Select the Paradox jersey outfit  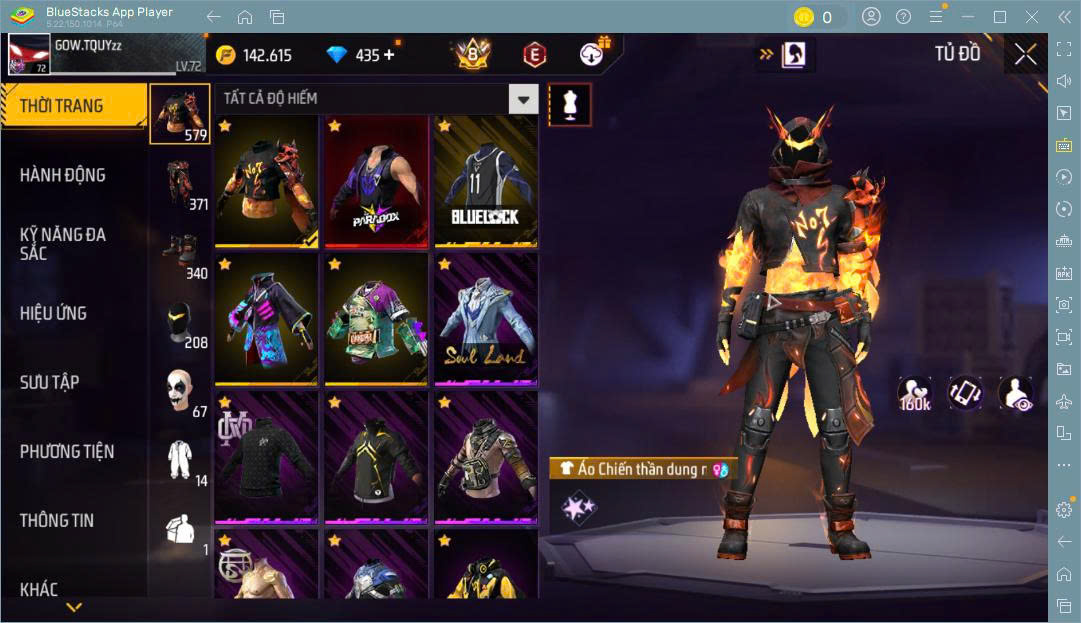point(376,182)
